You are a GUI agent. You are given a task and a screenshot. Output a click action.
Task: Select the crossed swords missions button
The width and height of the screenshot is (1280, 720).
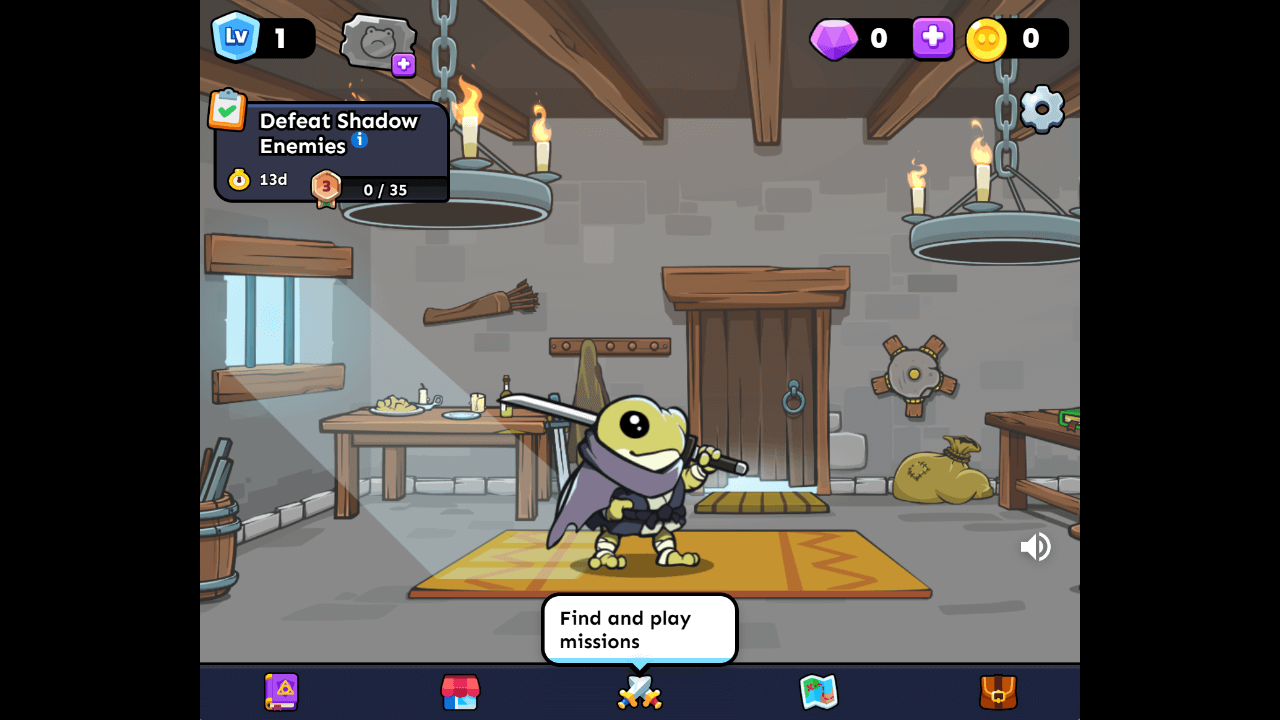click(x=640, y=692)
